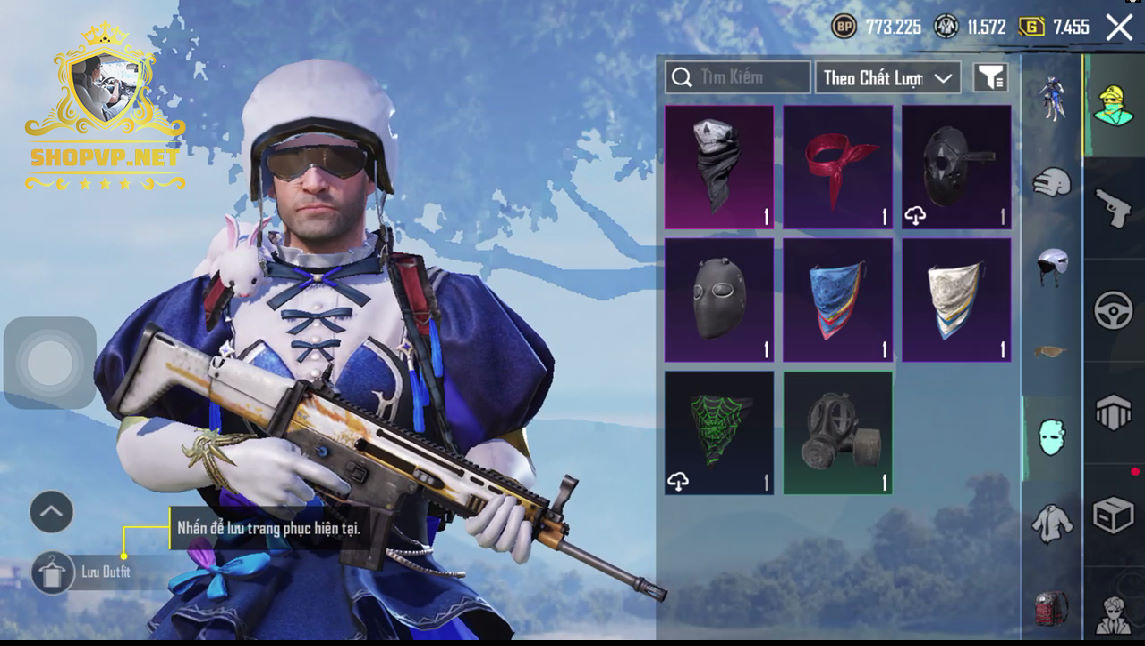This screenshot has height=646, width=1145.
Task: Equip the gas mask item
Action: pyautogui.click(x=838, y=432)
